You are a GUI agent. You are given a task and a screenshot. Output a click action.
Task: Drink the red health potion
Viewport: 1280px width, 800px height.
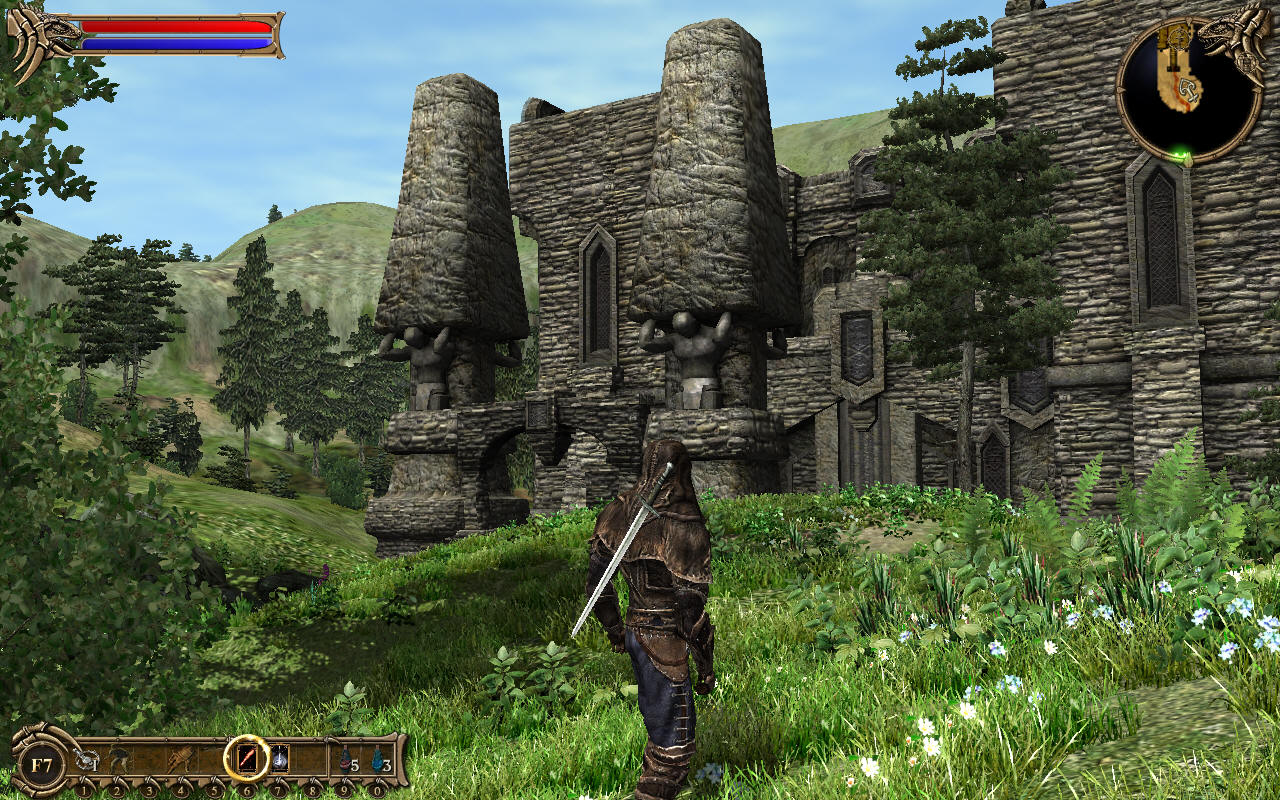(x=346, y=761)
